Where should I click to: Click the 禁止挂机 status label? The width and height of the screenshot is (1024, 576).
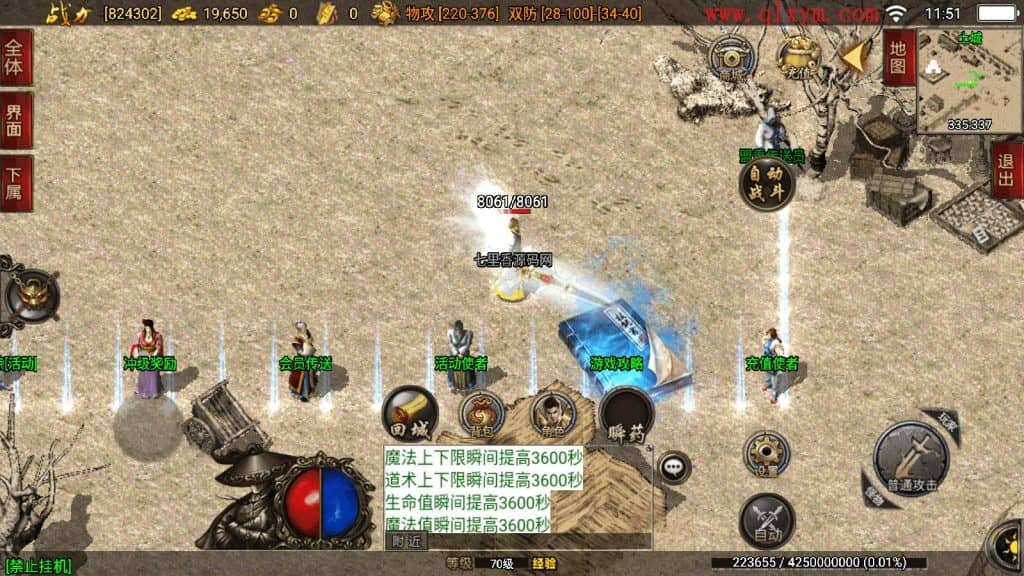point(37,566)
